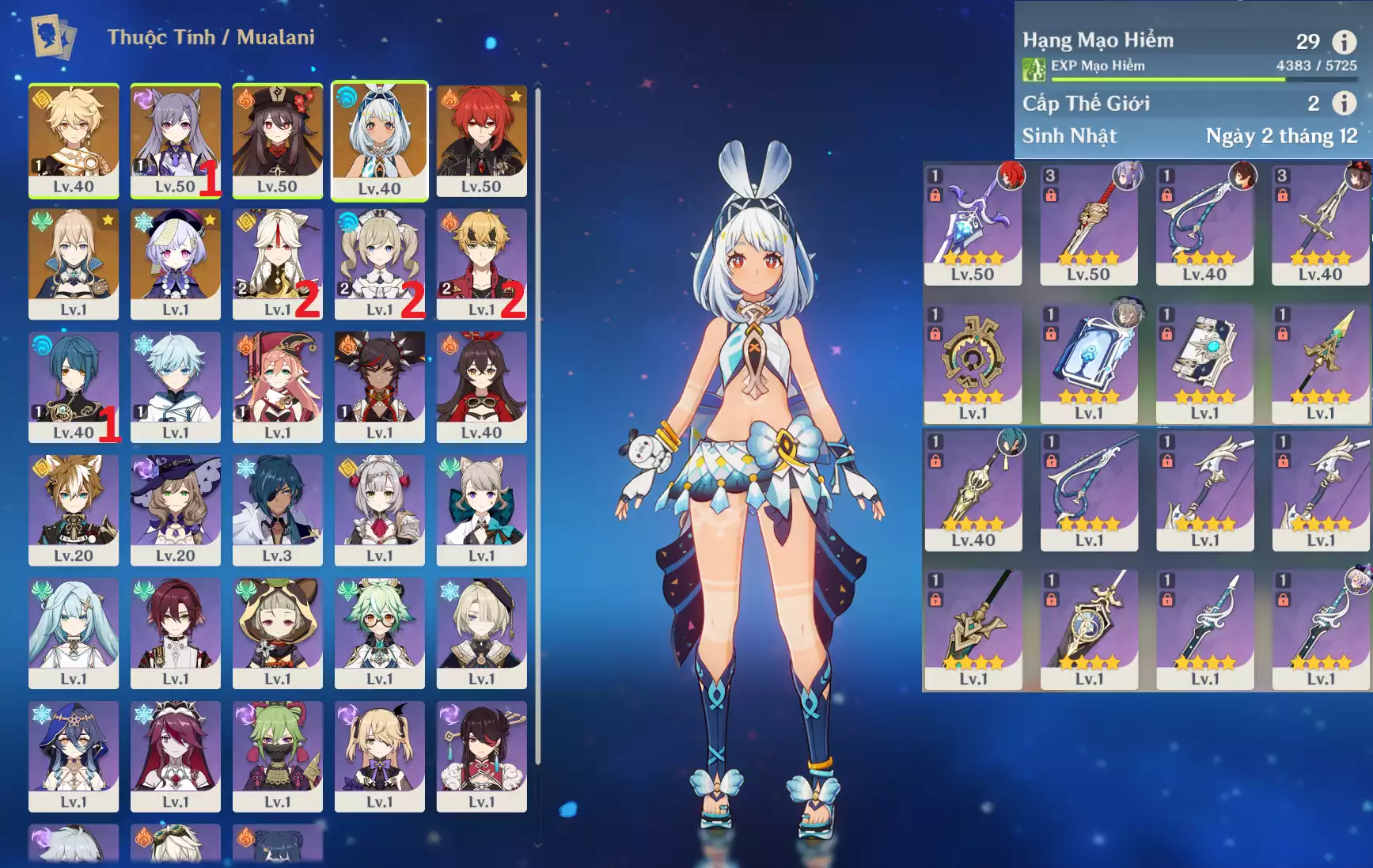Image resolution: width=1373 pixels, height=868 pixels.
Task: Select the Lv.50 claymore equipped by Diluc
Action: [x=973, y=224]
